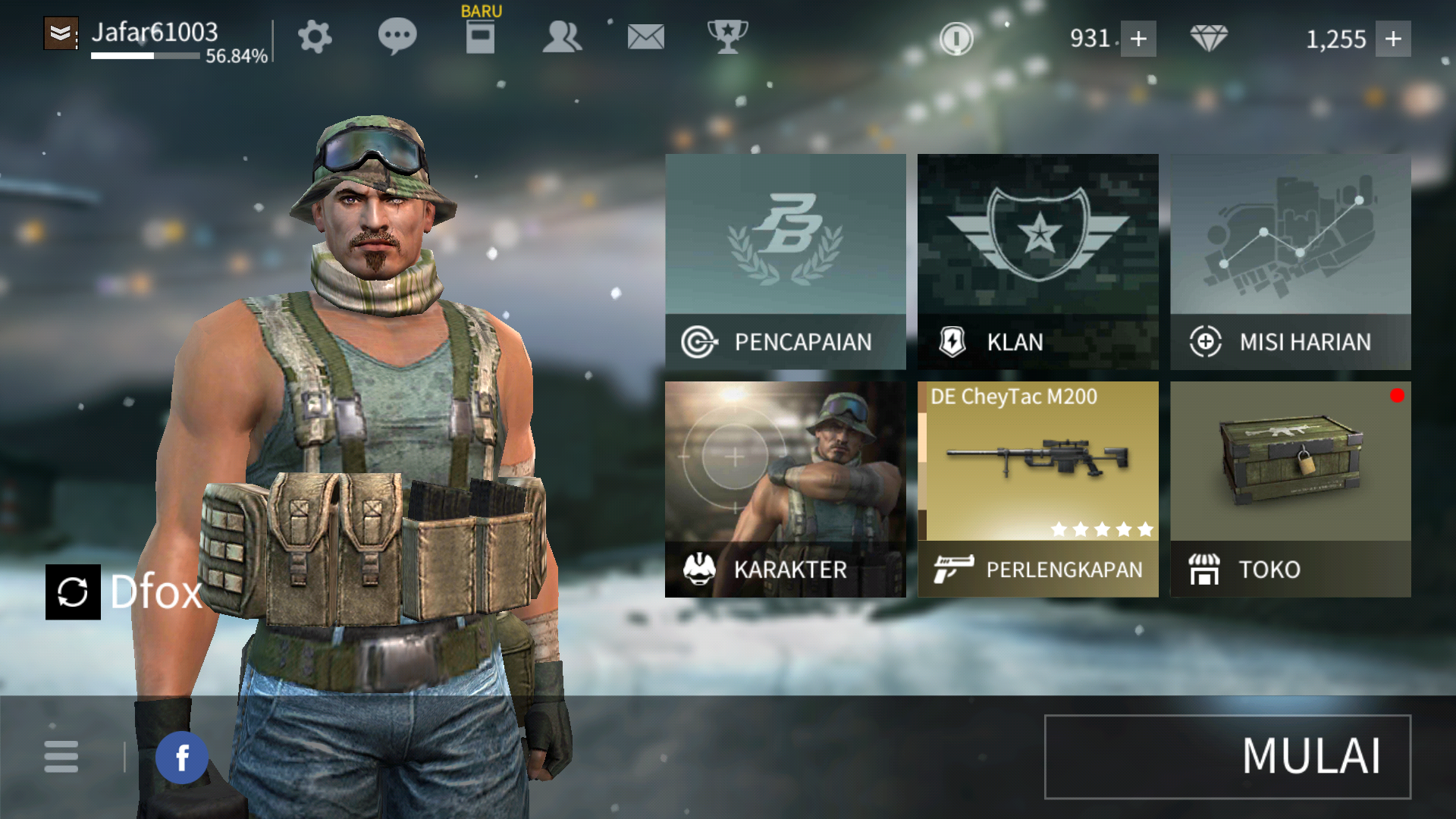Open the hamburger menu at the bottom

pyautogui.click(x=61, y=757)
